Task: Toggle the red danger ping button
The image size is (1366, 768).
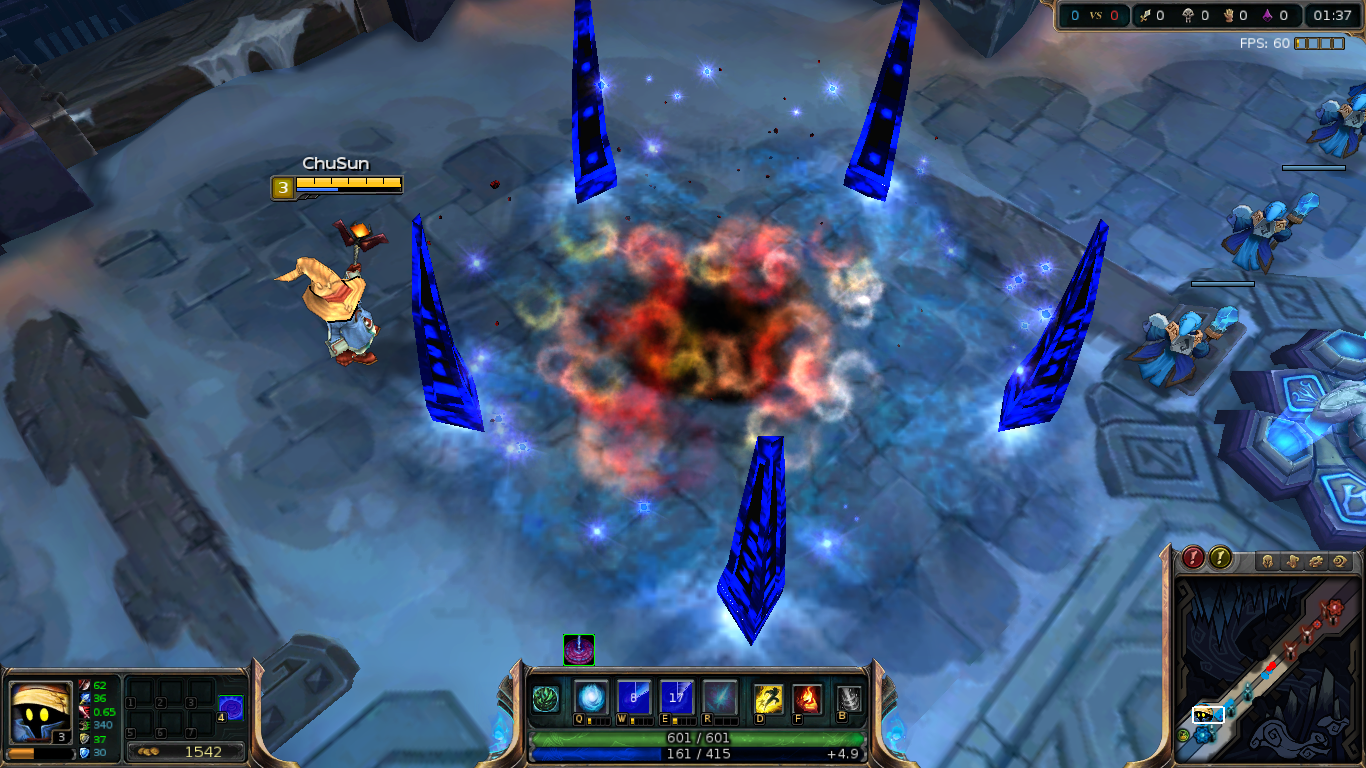Action: [1193, 559]
